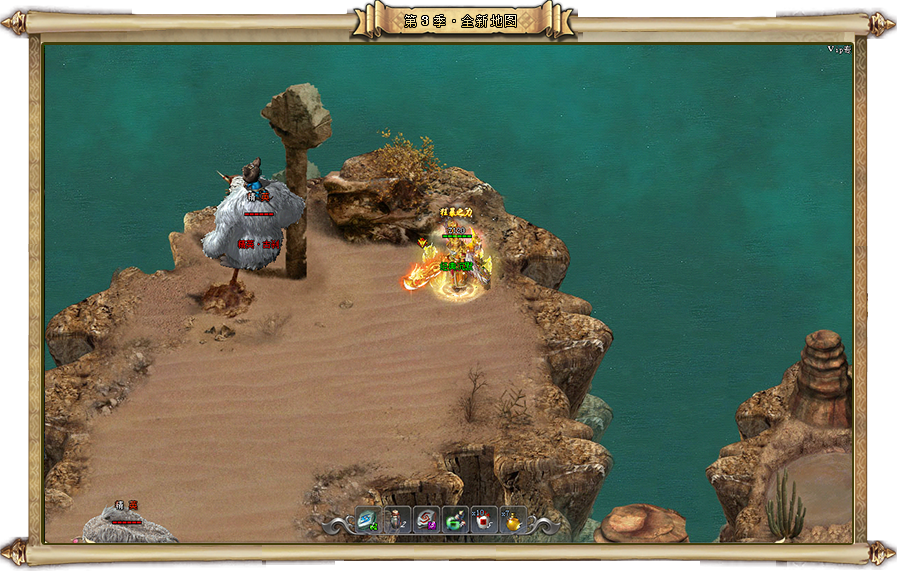The height and width of the screenshot is (580, 897).
Task: Use the green orb potion slot
Action: pyautogui.click(x=455, y=520)
